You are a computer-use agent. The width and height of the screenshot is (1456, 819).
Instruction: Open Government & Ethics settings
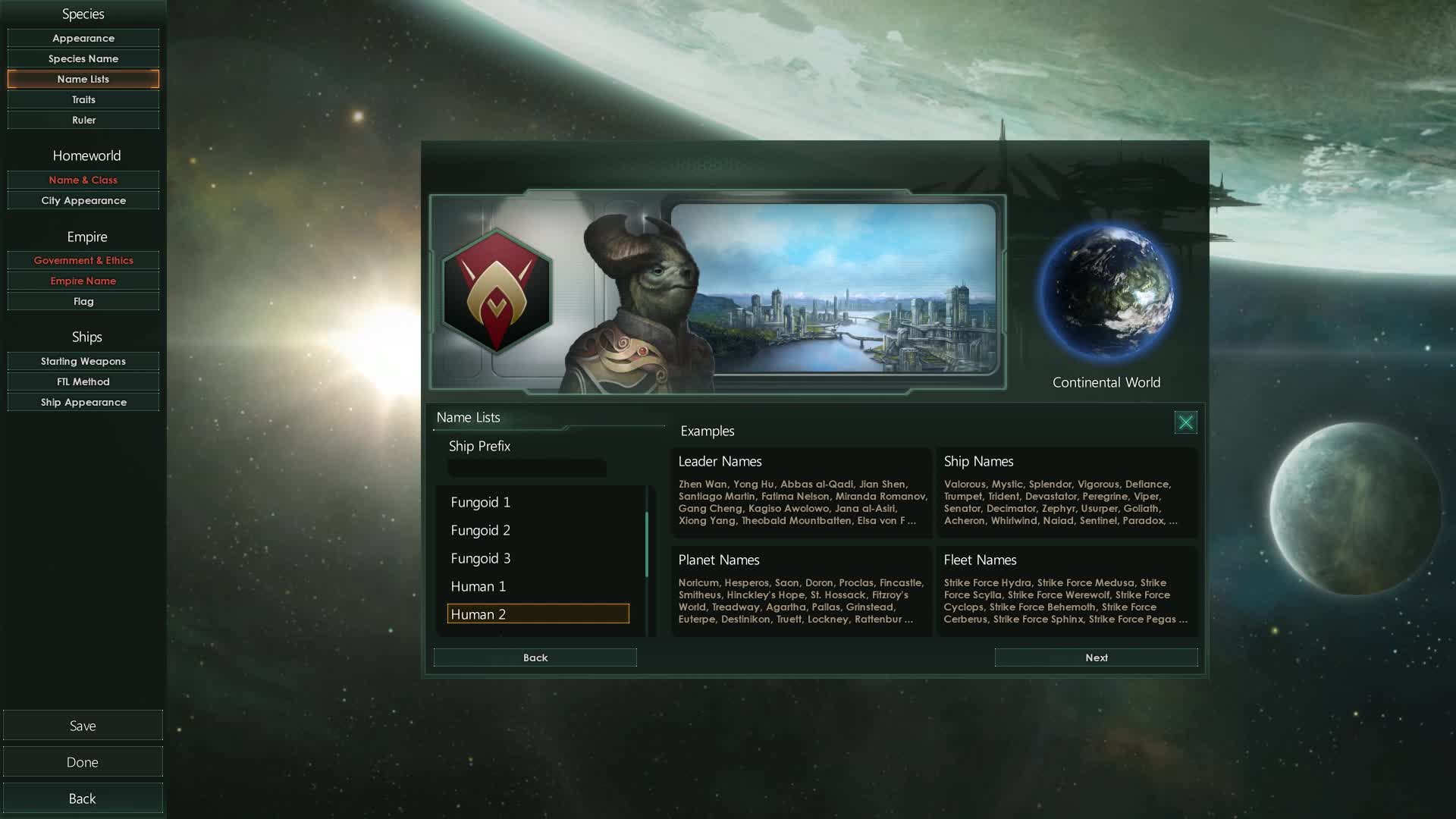83,260
